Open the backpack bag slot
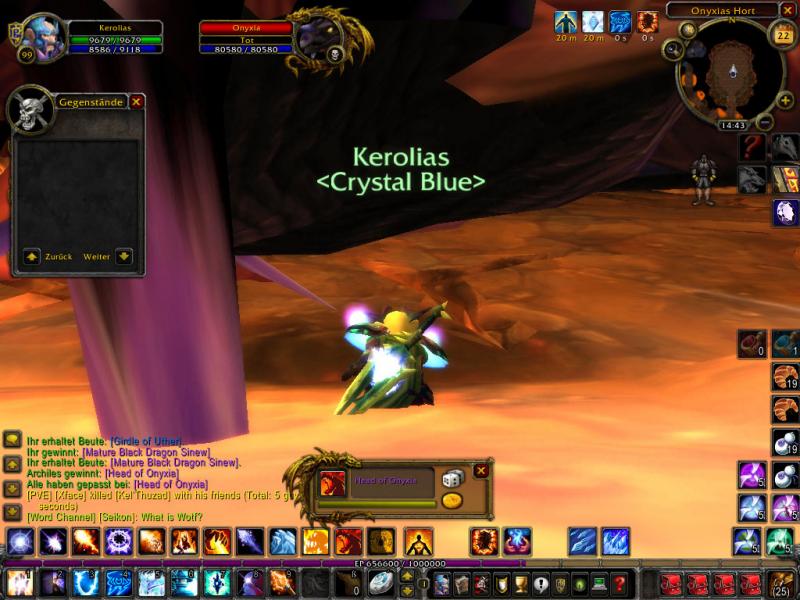Image resolution: width=800 pixels, height=600 pixels. [x=783, y=583]
